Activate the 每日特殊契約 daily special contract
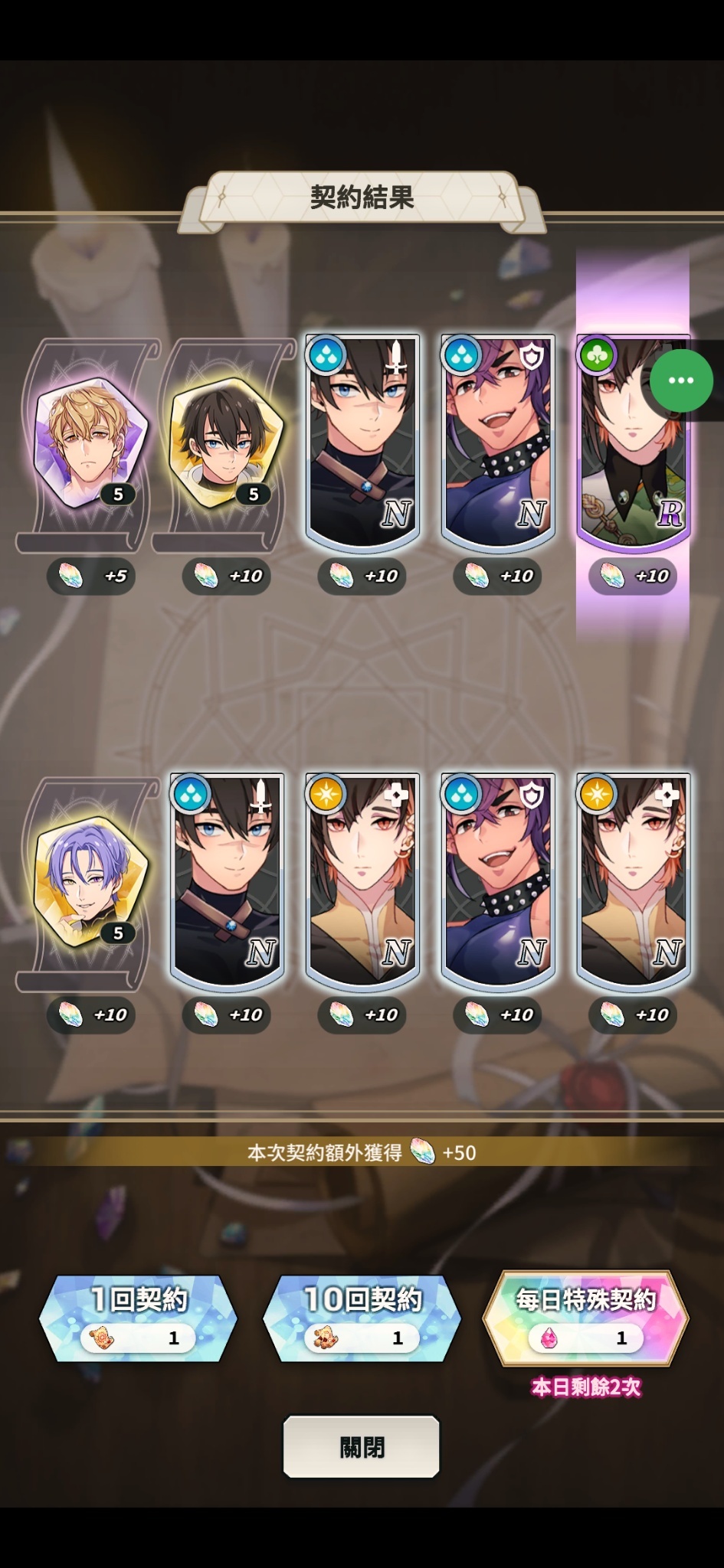This screenshot has width=724, height=1568. coord(585,1318)
